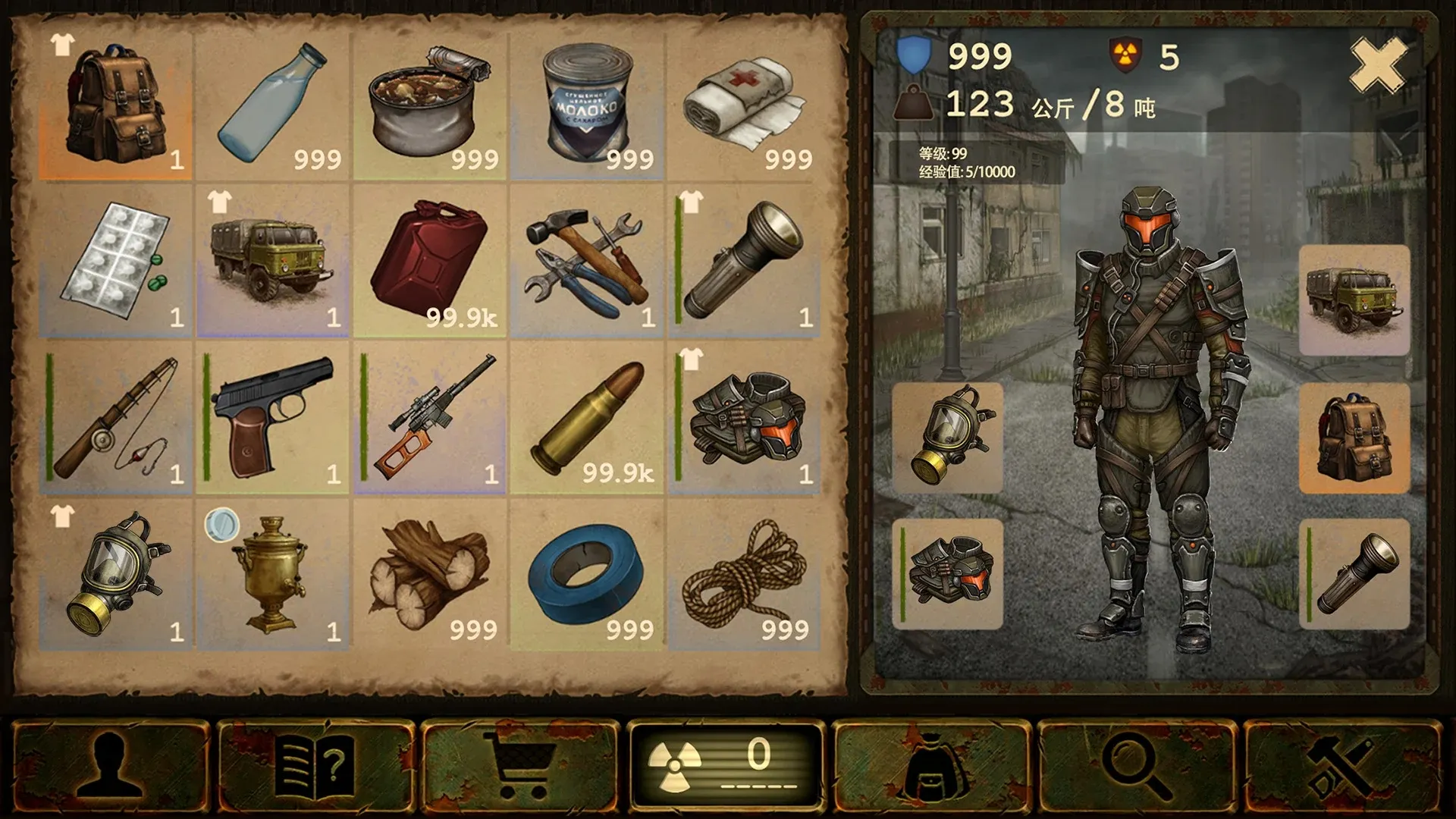Select the red fuel canister
Viewport: 1456px width, 819px height.
point(430,262)
